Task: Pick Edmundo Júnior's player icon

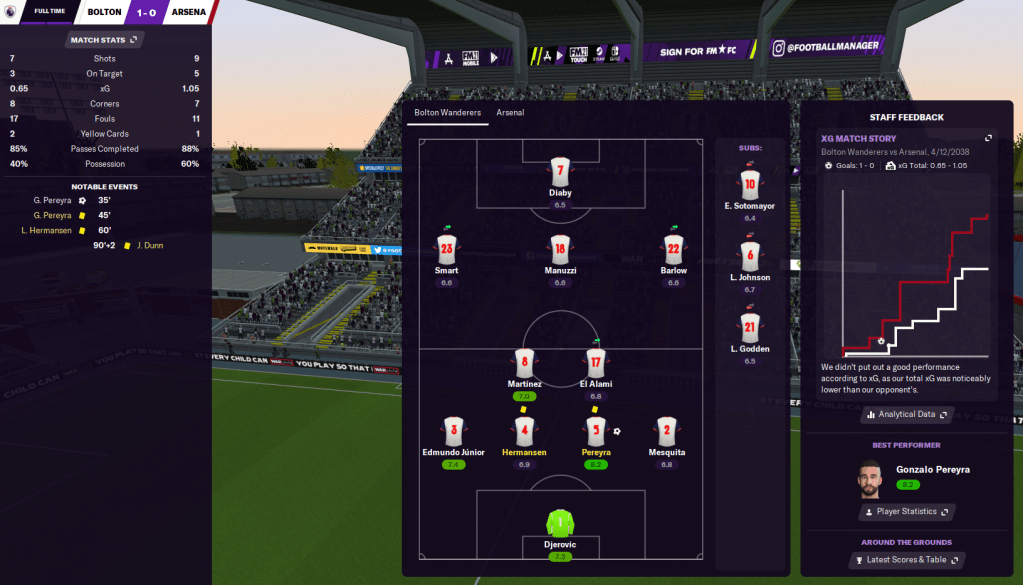Action: point(453,431)
